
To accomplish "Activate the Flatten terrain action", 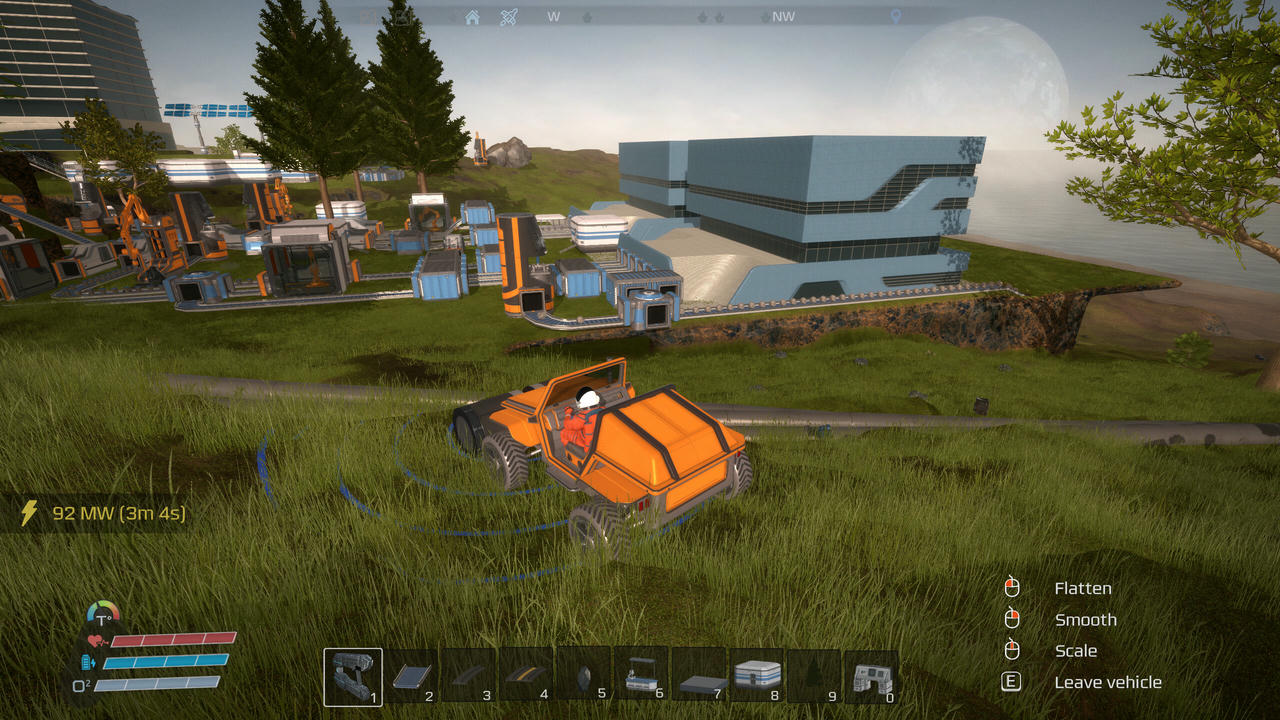I will click(x=1083, y=588).
